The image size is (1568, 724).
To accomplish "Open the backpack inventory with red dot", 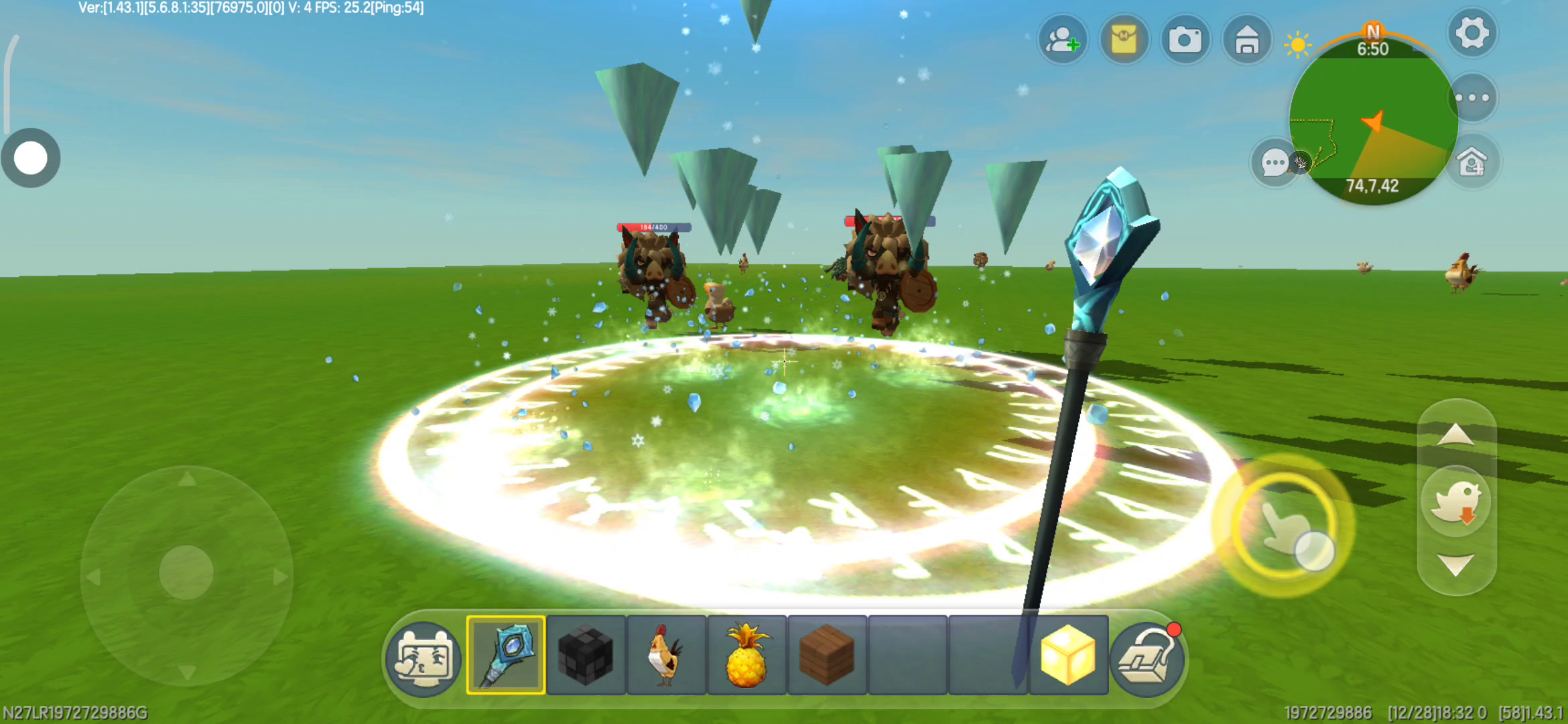I will tap(1147, 659).
